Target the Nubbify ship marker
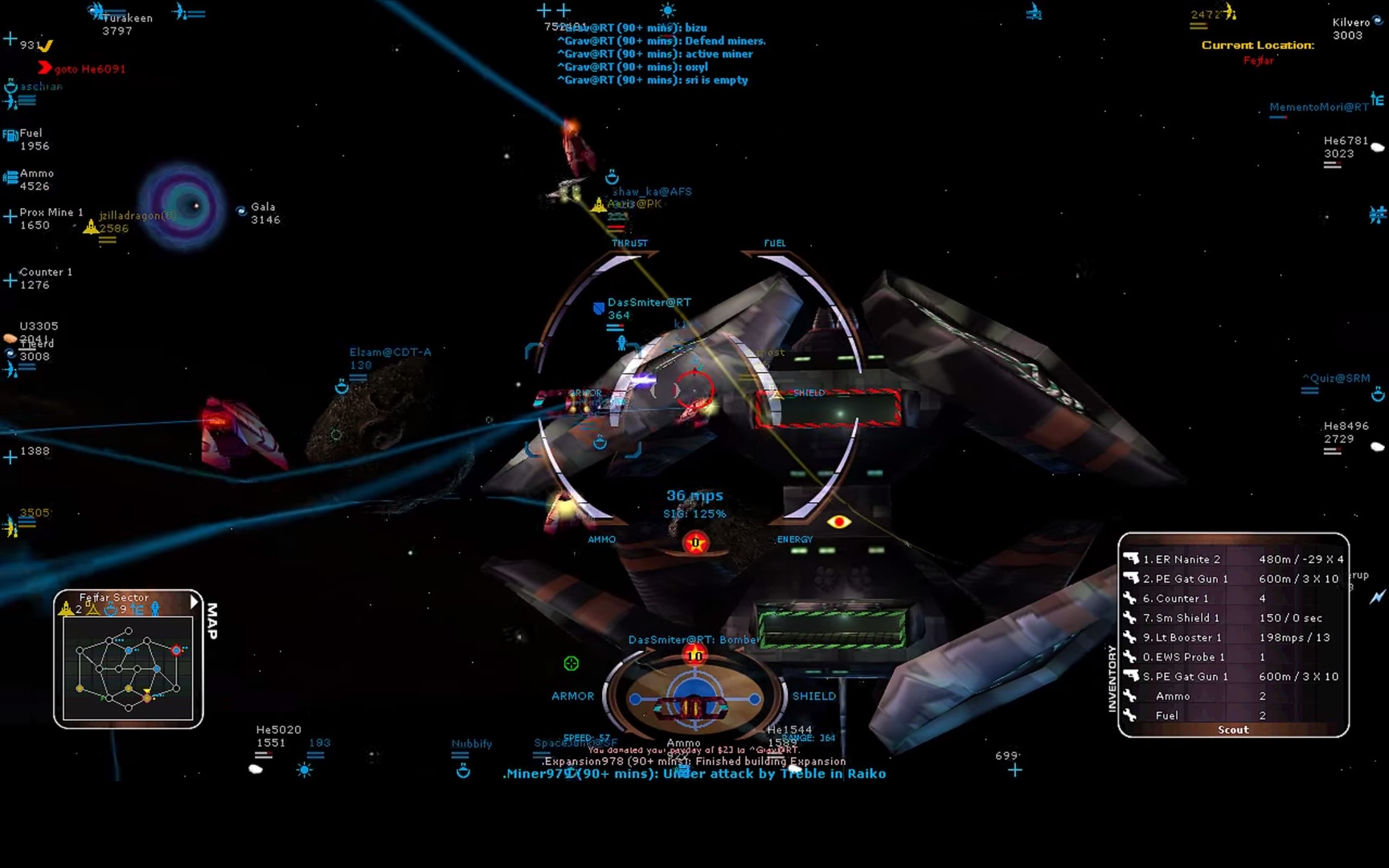1389x868 pixels. [x=471, y=744]
